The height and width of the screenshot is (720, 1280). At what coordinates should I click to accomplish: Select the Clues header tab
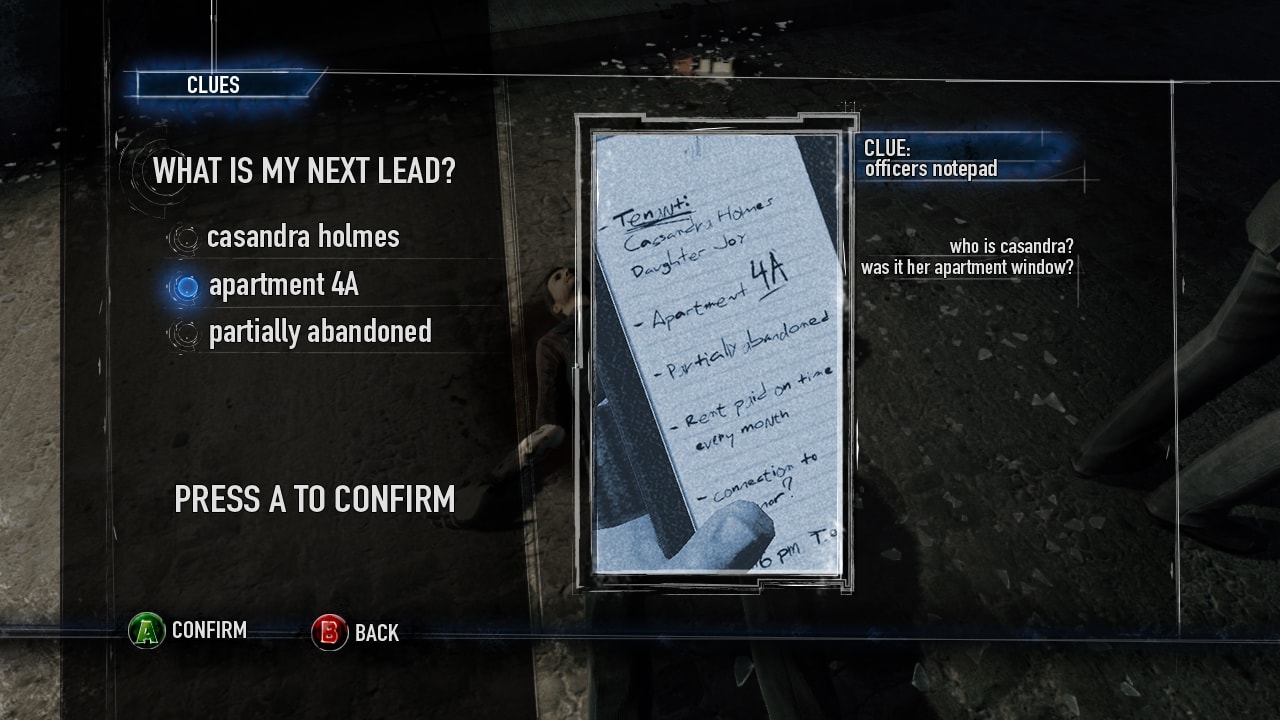point(214,85)
